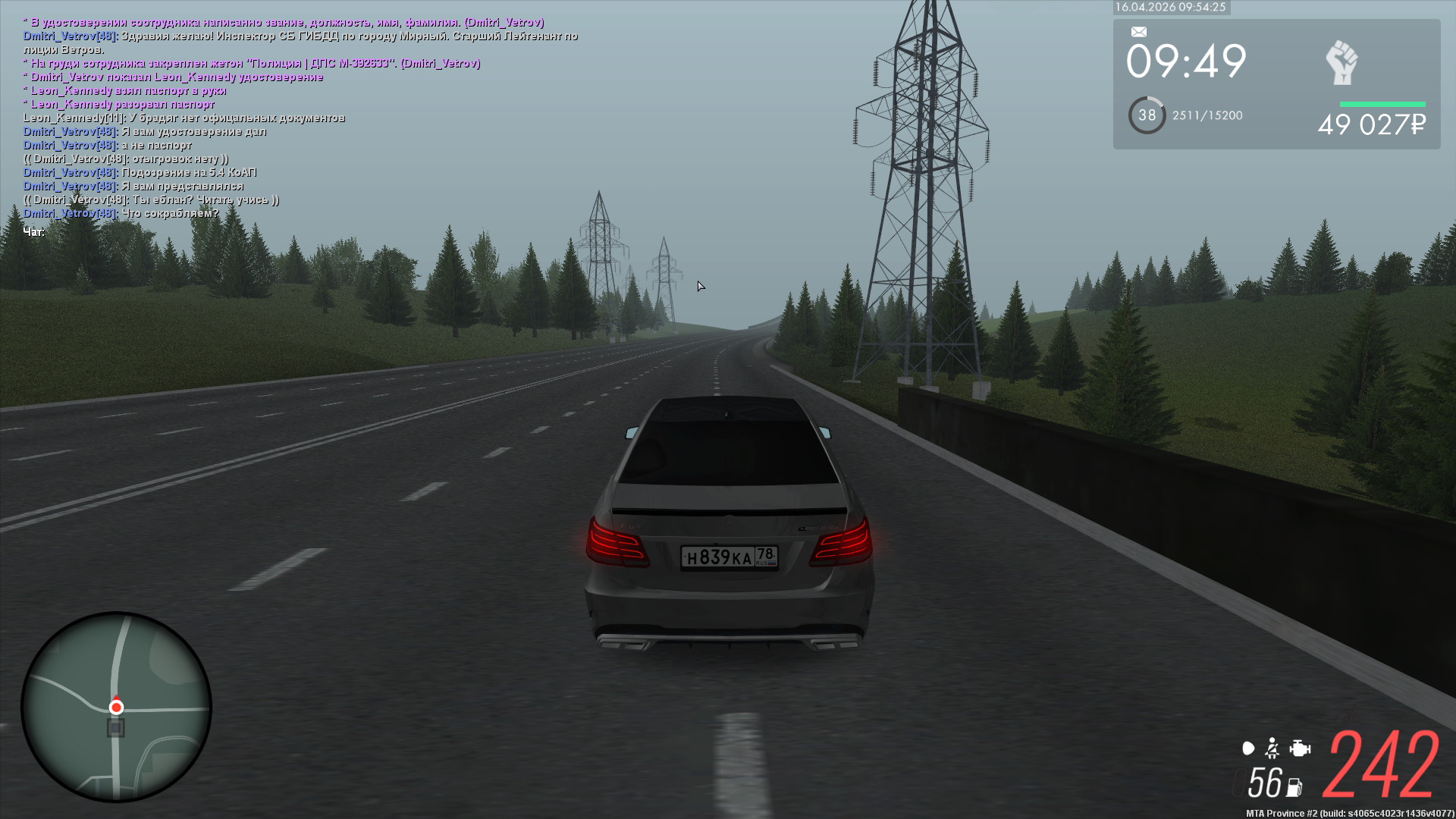The image size is (1456, 819).
Task: Click the raised fist icon
Action: (x=1341, y=63)
